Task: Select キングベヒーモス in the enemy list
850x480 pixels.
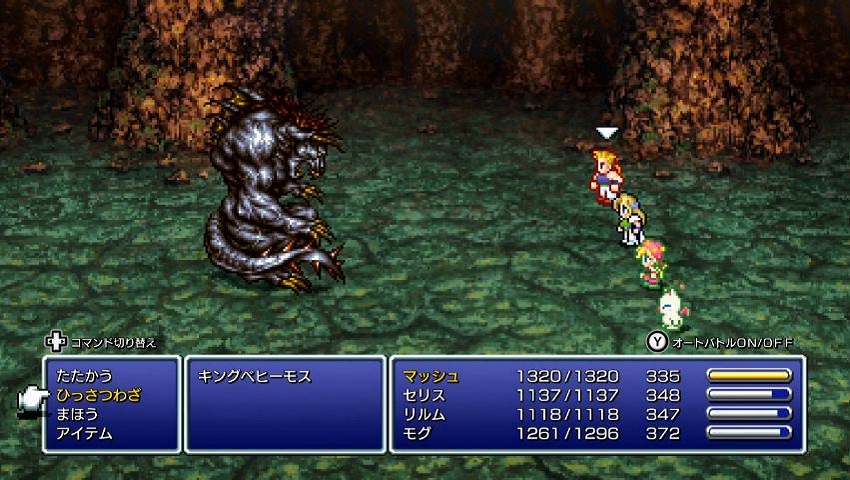Action: [x=256, y=377]
